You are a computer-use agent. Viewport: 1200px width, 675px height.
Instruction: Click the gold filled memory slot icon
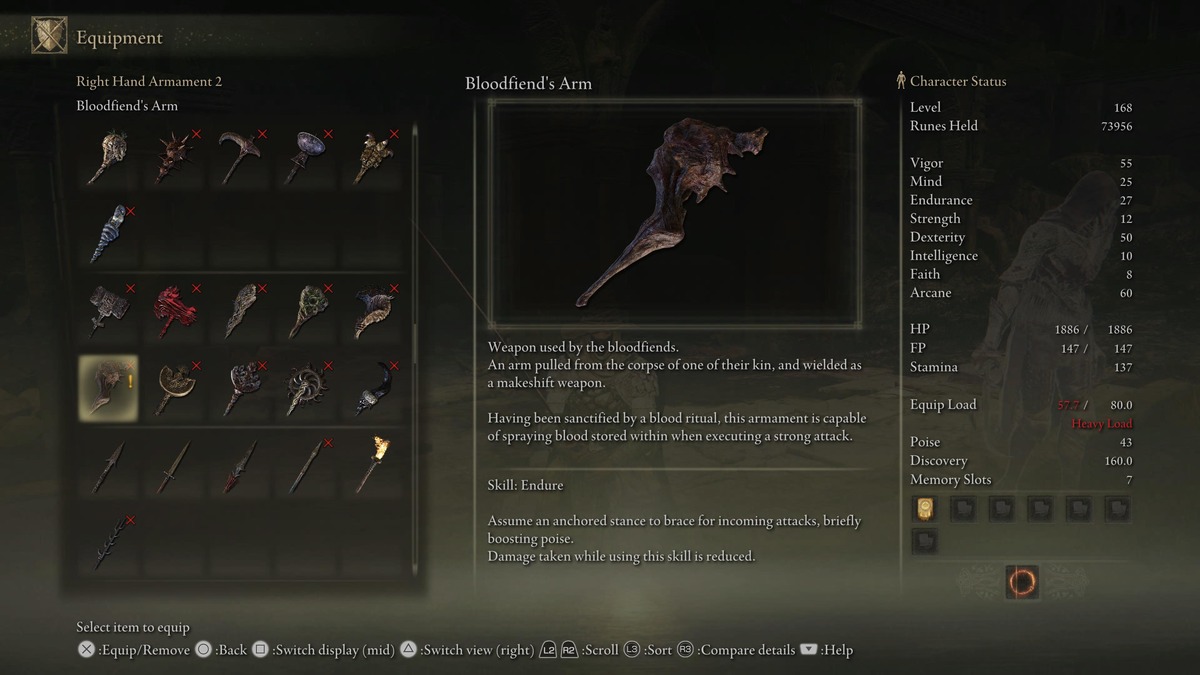pos(924,509)
